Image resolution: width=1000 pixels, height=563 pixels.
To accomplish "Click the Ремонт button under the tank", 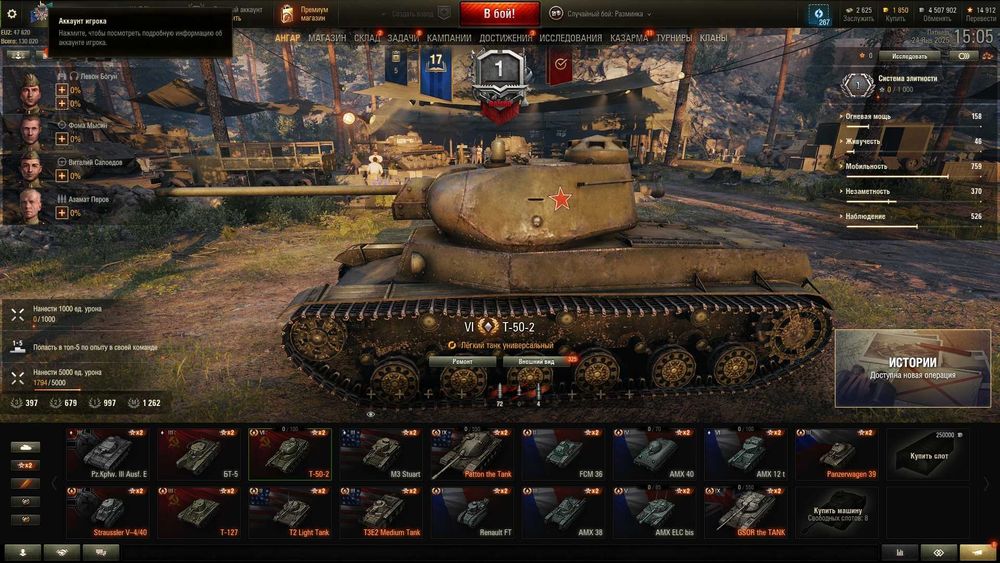I will coord(462,361).
